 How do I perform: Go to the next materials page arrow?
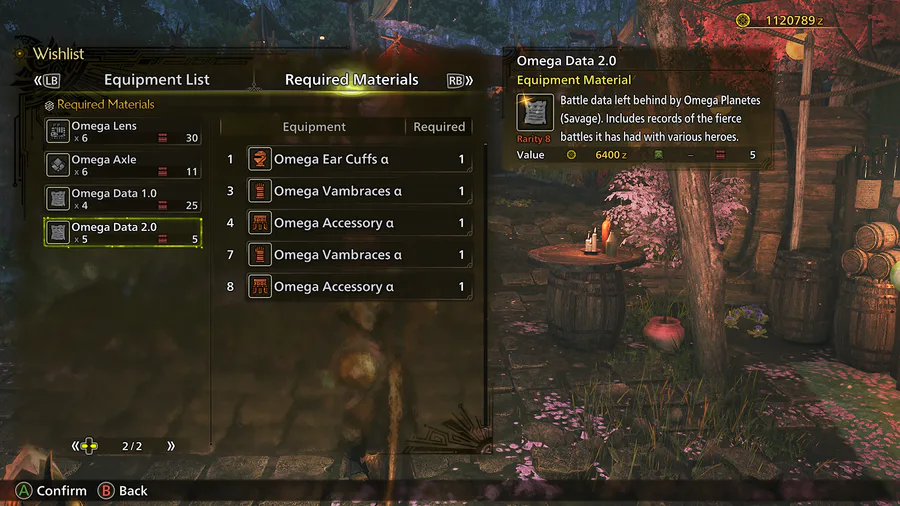click(171, 446)
